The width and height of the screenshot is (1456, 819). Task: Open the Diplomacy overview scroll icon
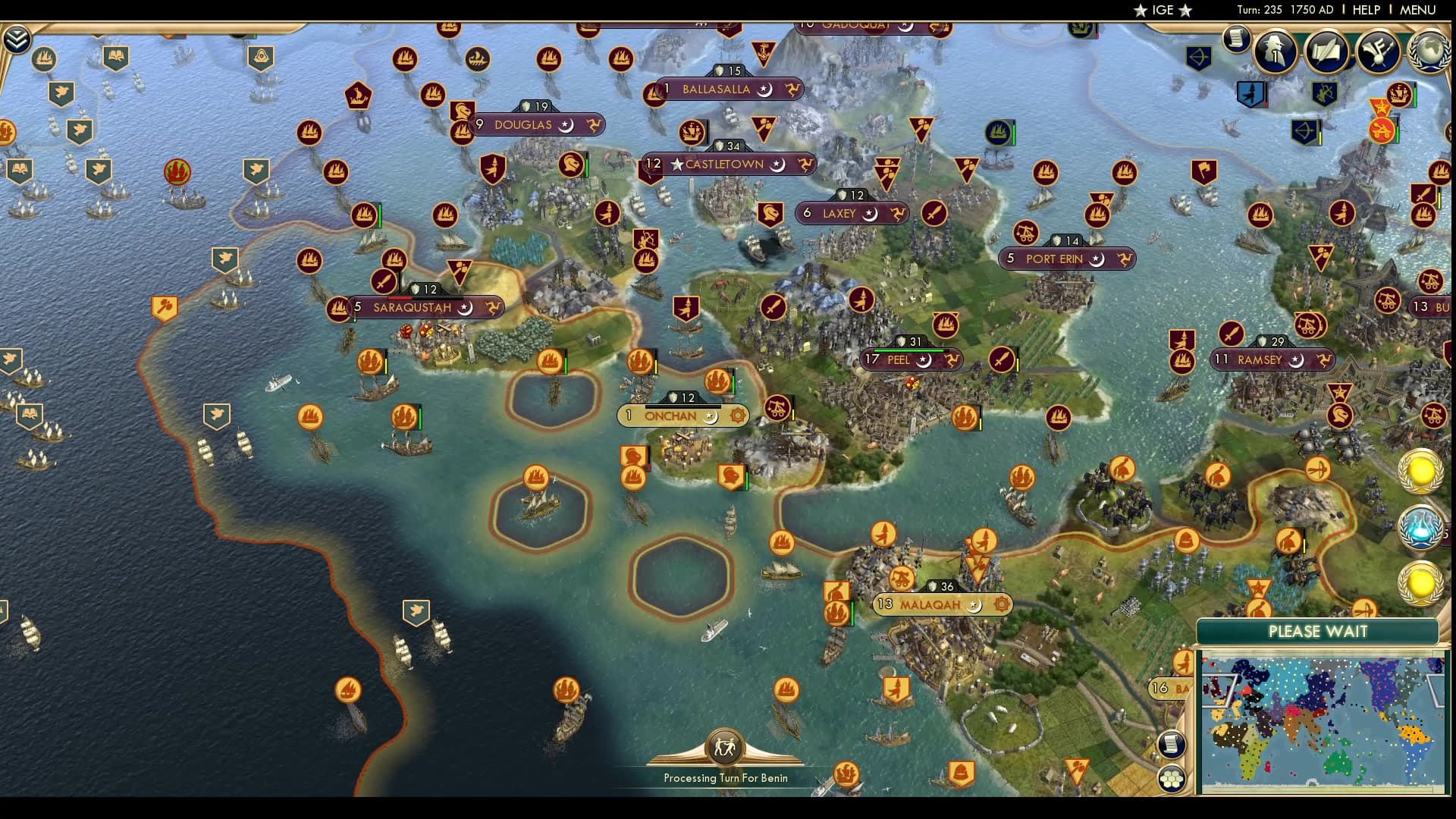pos(1327,52)
